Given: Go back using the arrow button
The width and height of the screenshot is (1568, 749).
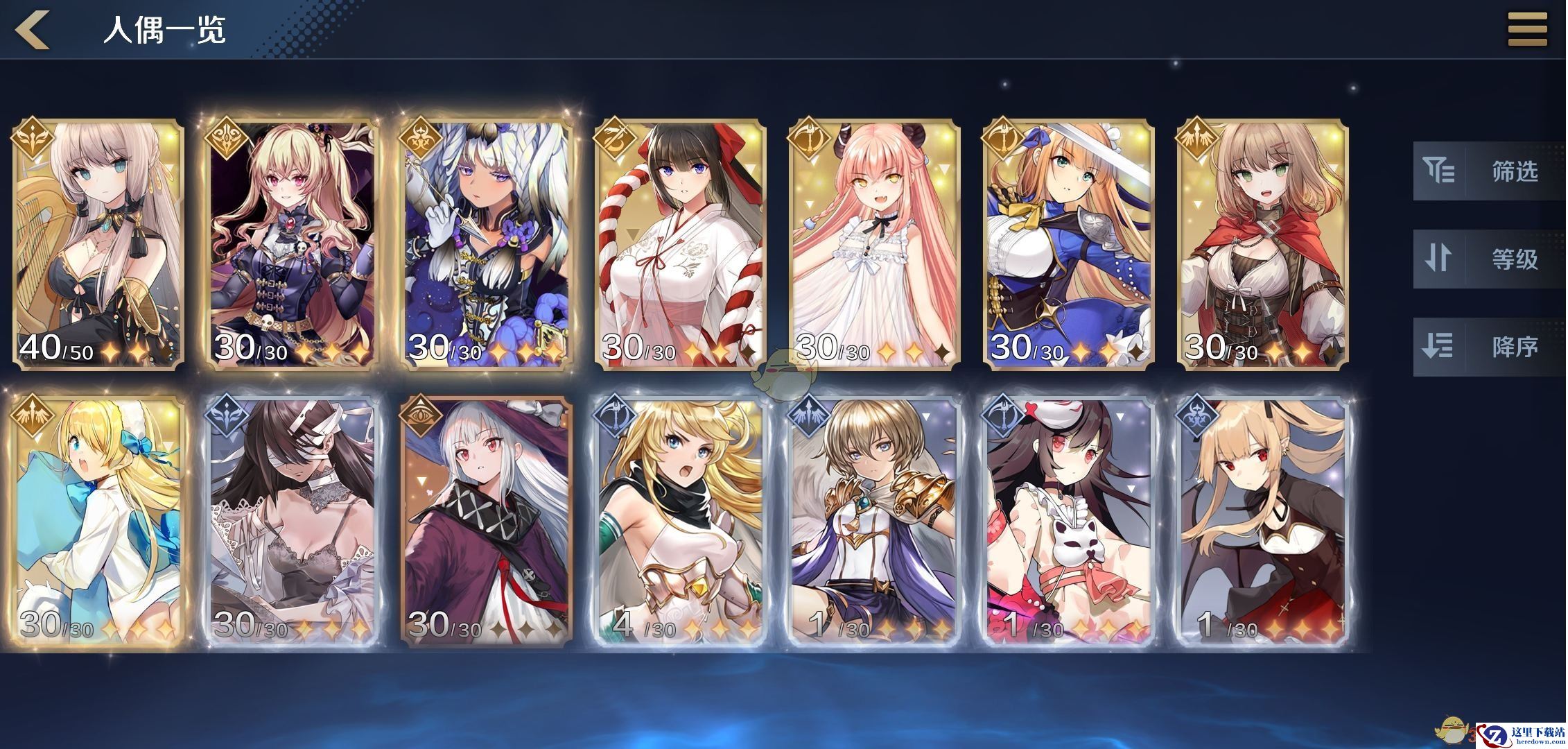Looking at the screenshot, I should coord(33,29).
